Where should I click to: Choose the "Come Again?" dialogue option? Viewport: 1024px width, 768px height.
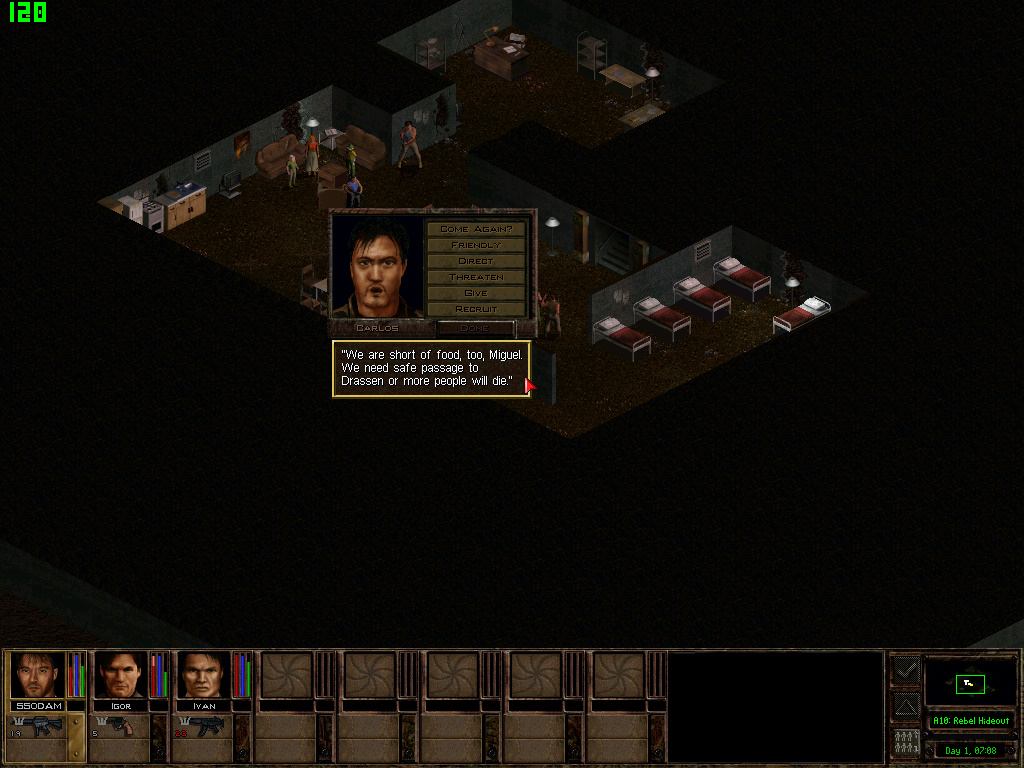pos(476,229)
